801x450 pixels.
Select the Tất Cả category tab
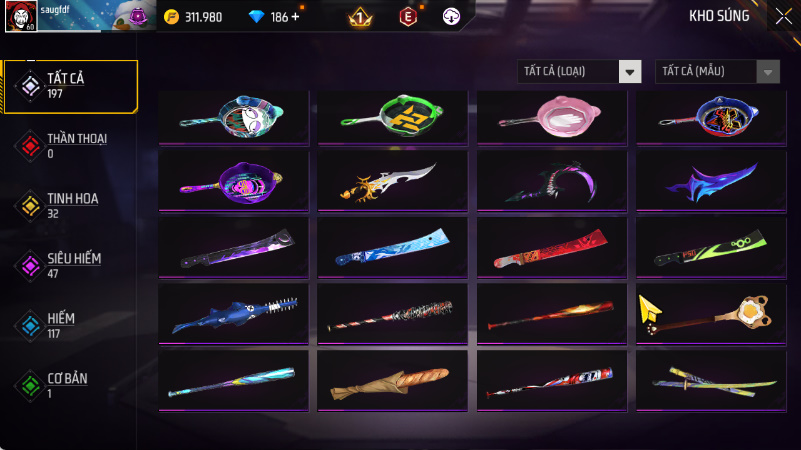(x=69, y=85)
